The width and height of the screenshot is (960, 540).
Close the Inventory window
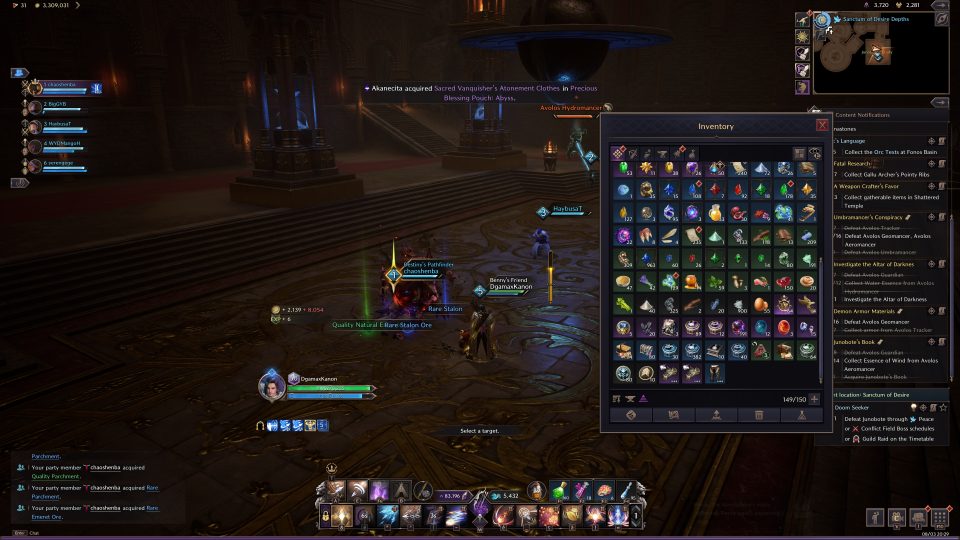[822, 125]
